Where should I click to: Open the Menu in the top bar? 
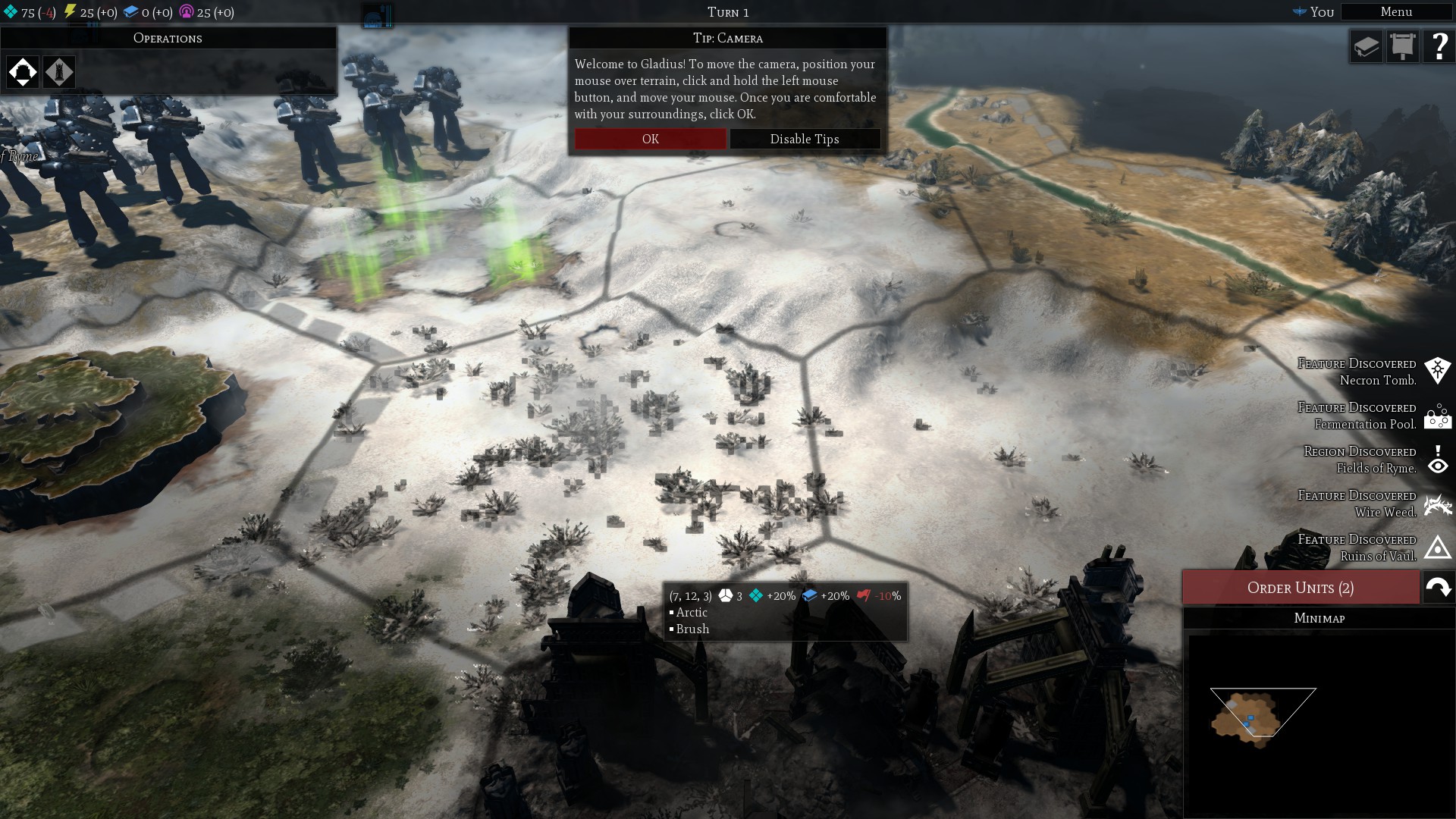1396,12
